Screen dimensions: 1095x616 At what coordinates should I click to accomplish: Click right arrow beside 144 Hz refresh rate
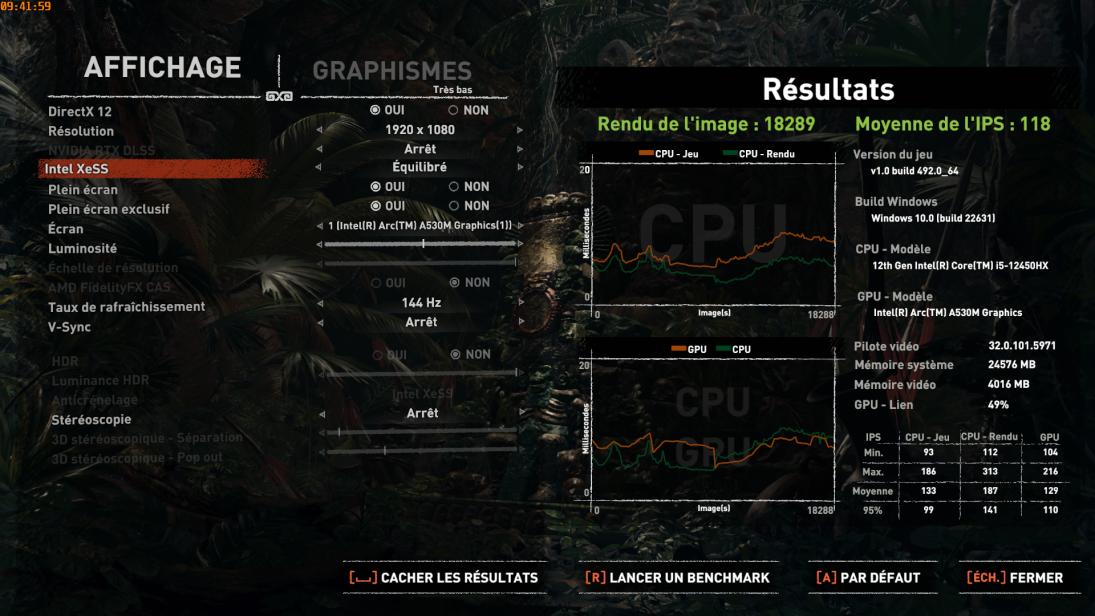520,302
